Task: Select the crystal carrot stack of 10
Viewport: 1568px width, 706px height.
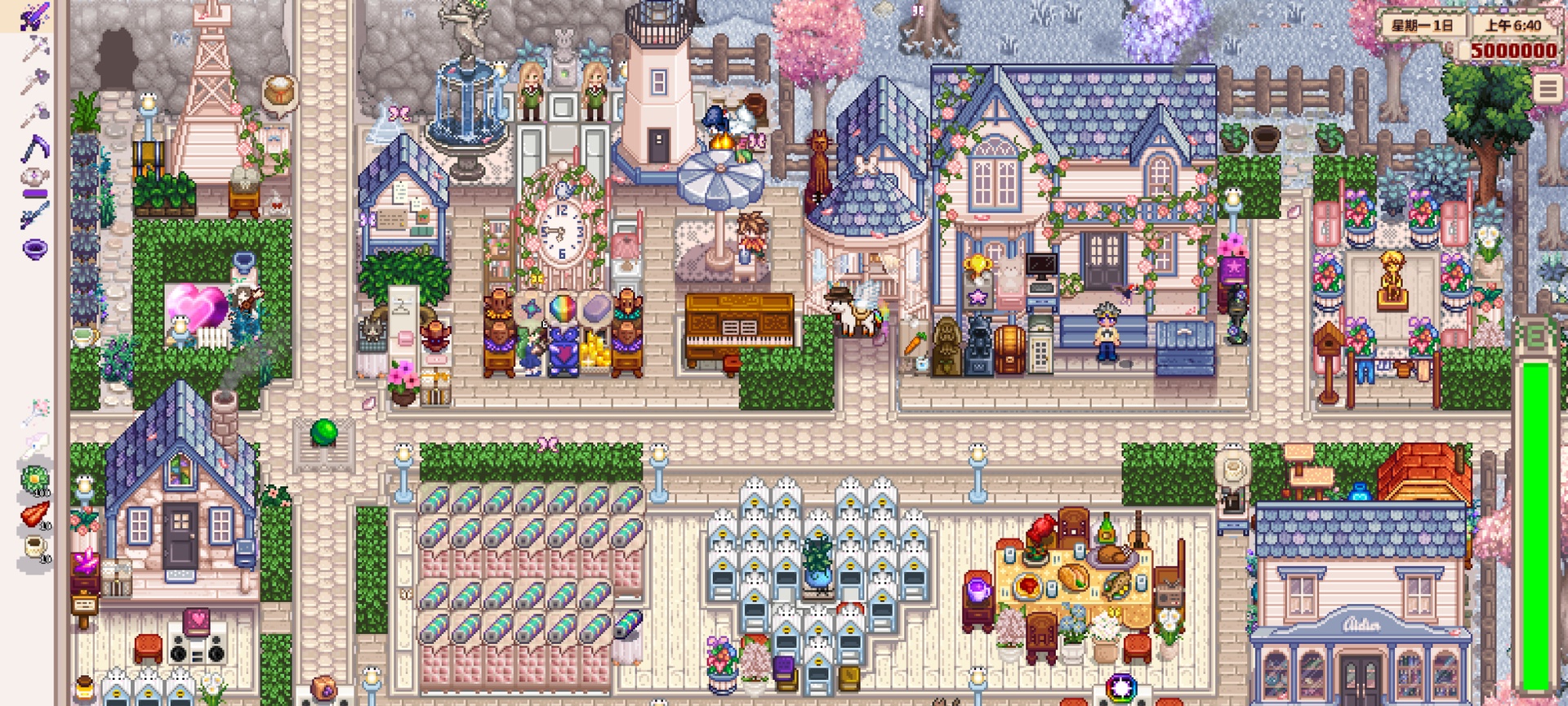Action: point(34,512)
